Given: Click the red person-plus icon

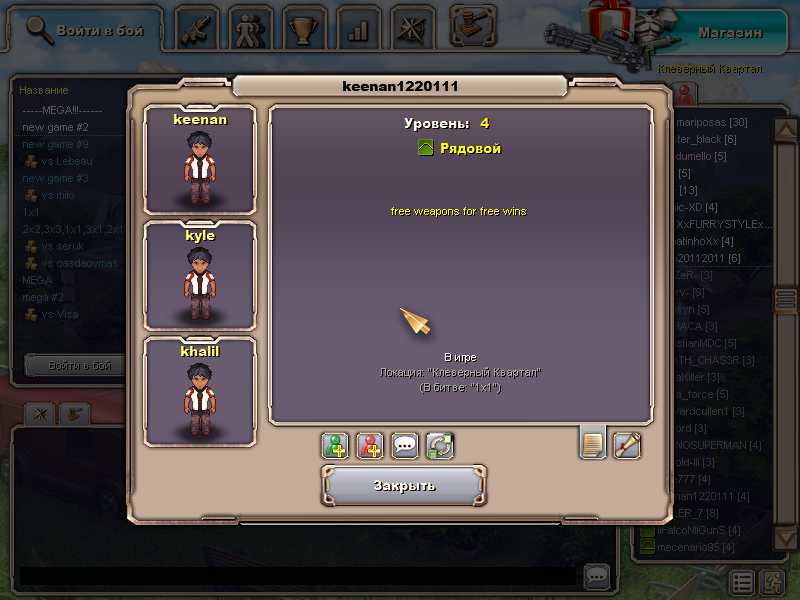Looking at the screenshot, I should 371,445.
